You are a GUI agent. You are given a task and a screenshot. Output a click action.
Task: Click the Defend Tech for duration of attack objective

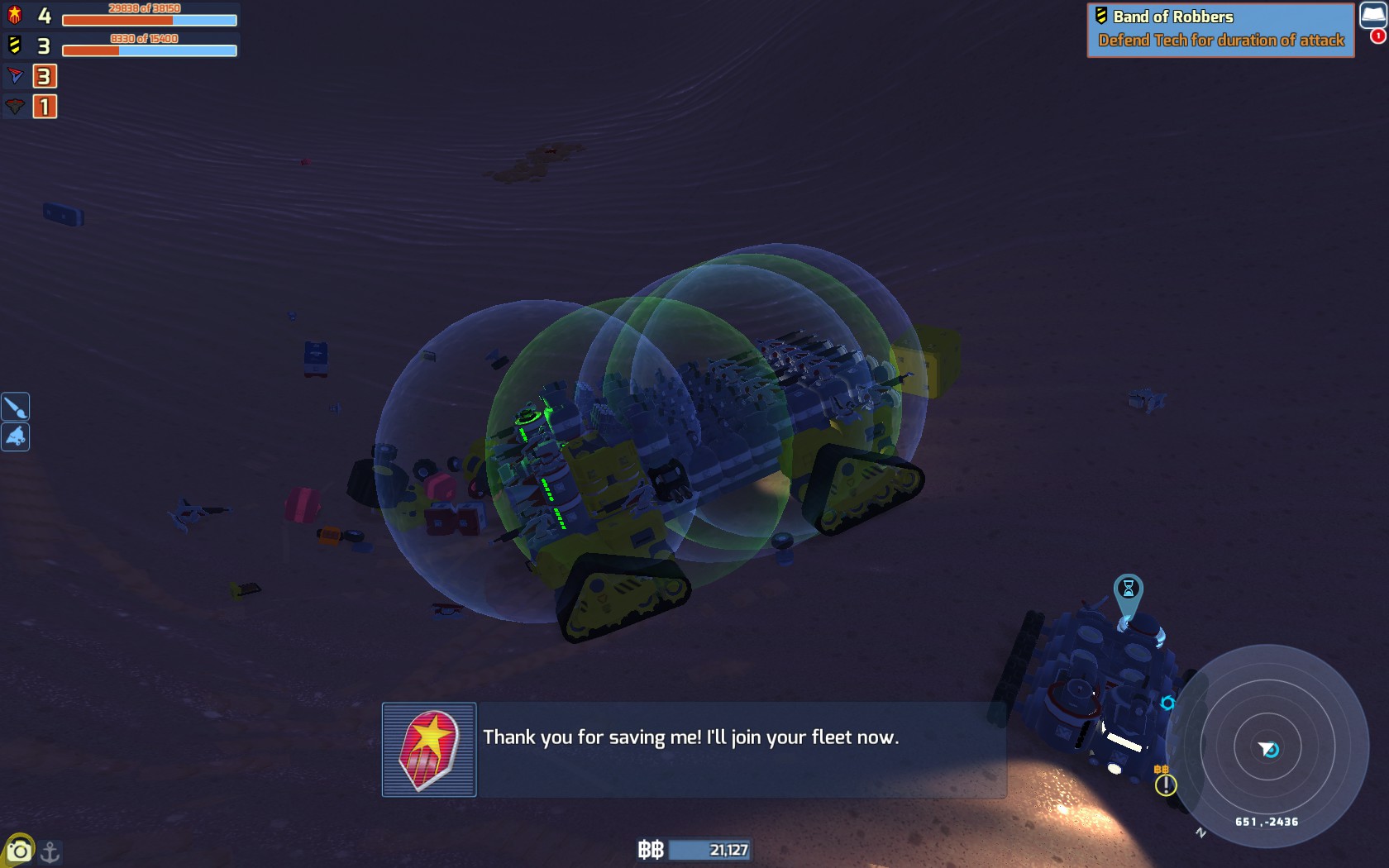(1221, 39)
